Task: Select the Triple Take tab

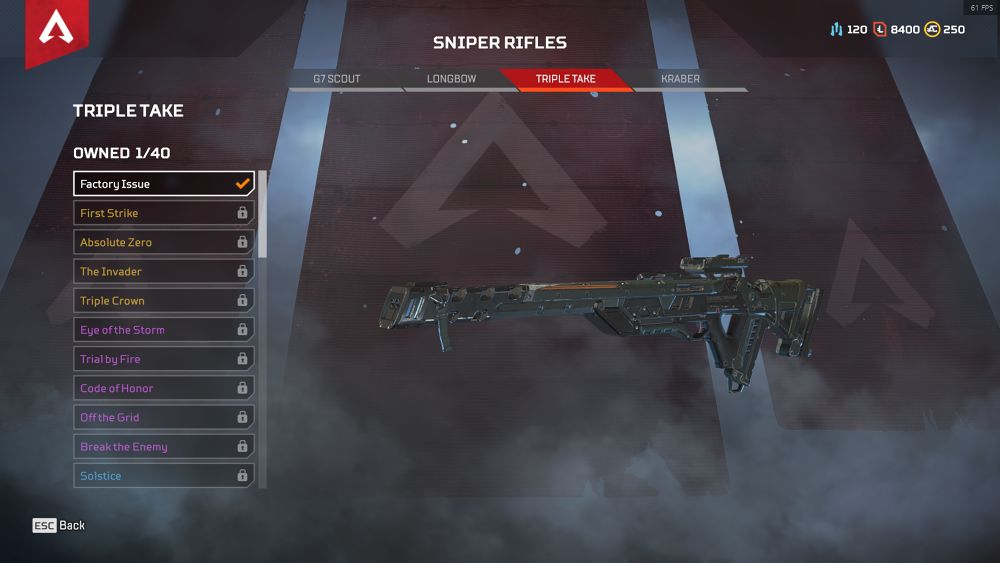Action: 566,79
